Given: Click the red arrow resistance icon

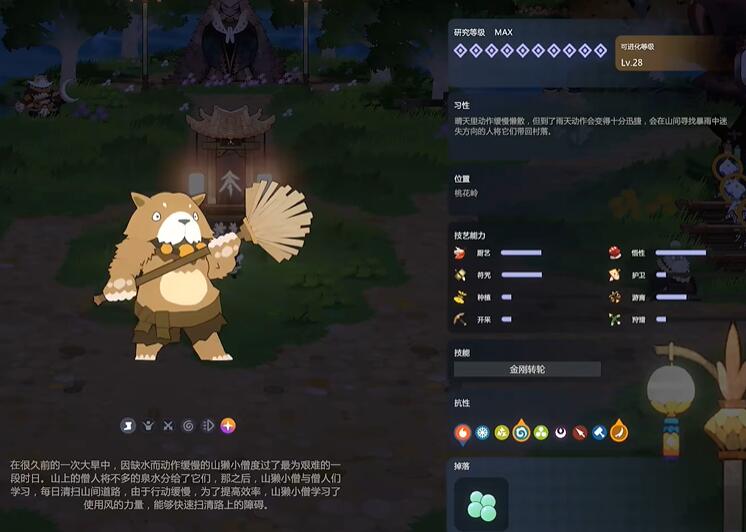Looking at the screenshot, I should [x=579, y=433].
